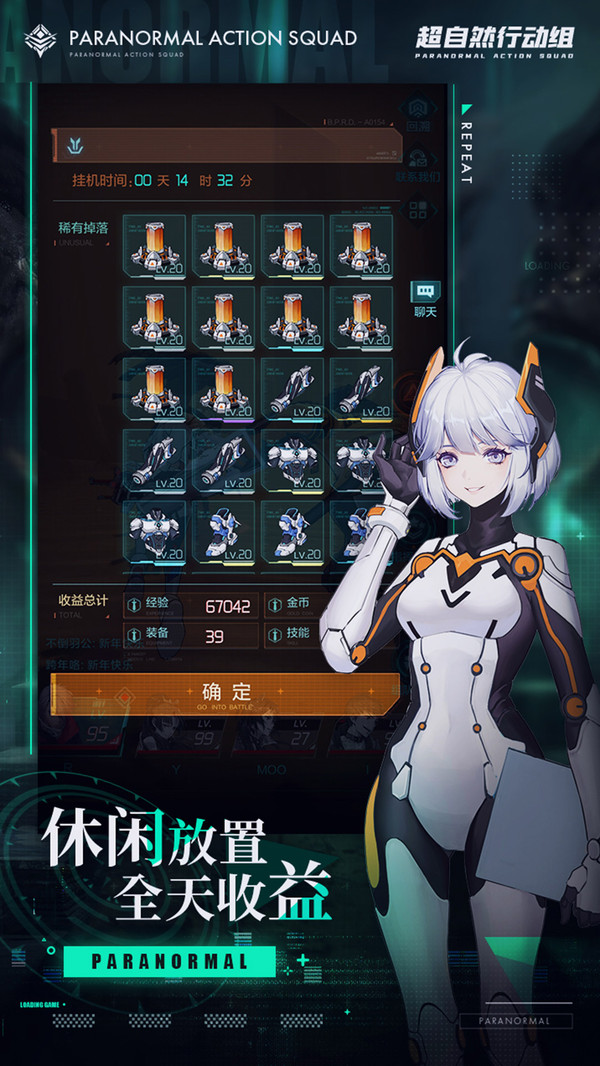The image size is (600, 1066).
Task: Show info for 技能 total
Action: click(x=273, y=635)
